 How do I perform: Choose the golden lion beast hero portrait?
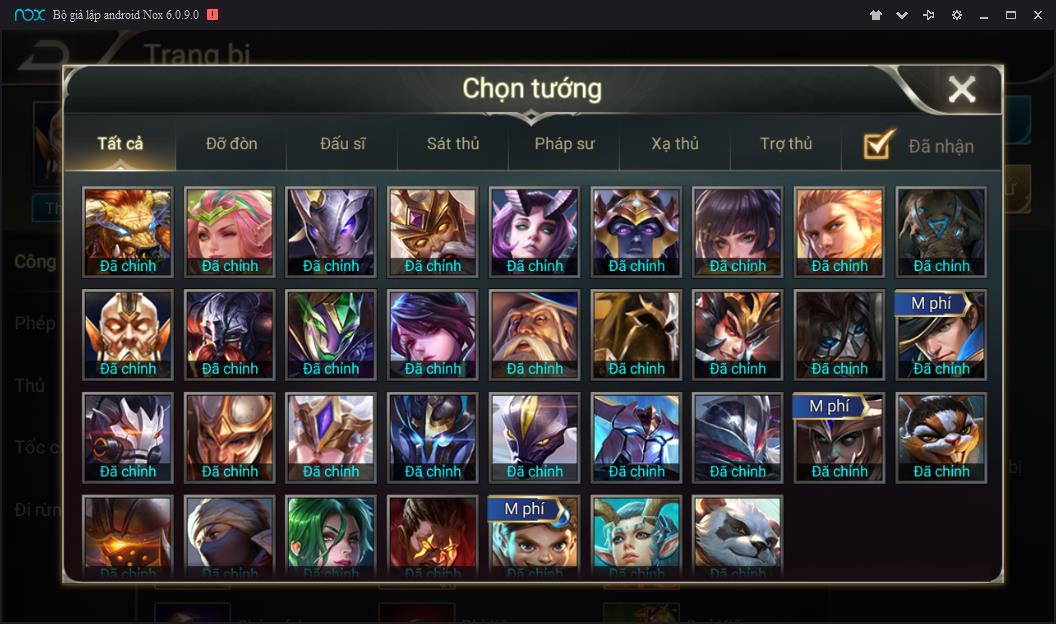(128, 231)
